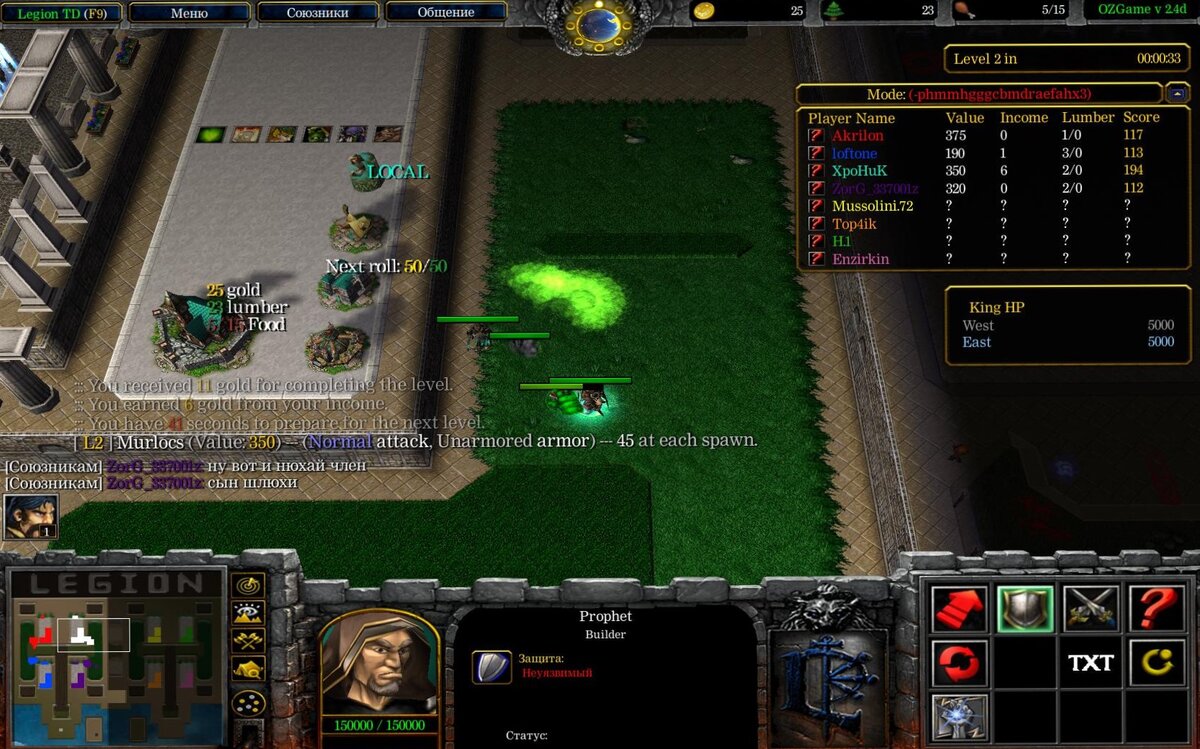Open the Меню game menu
The image size is (1200, 749).
tap(189, 13)
